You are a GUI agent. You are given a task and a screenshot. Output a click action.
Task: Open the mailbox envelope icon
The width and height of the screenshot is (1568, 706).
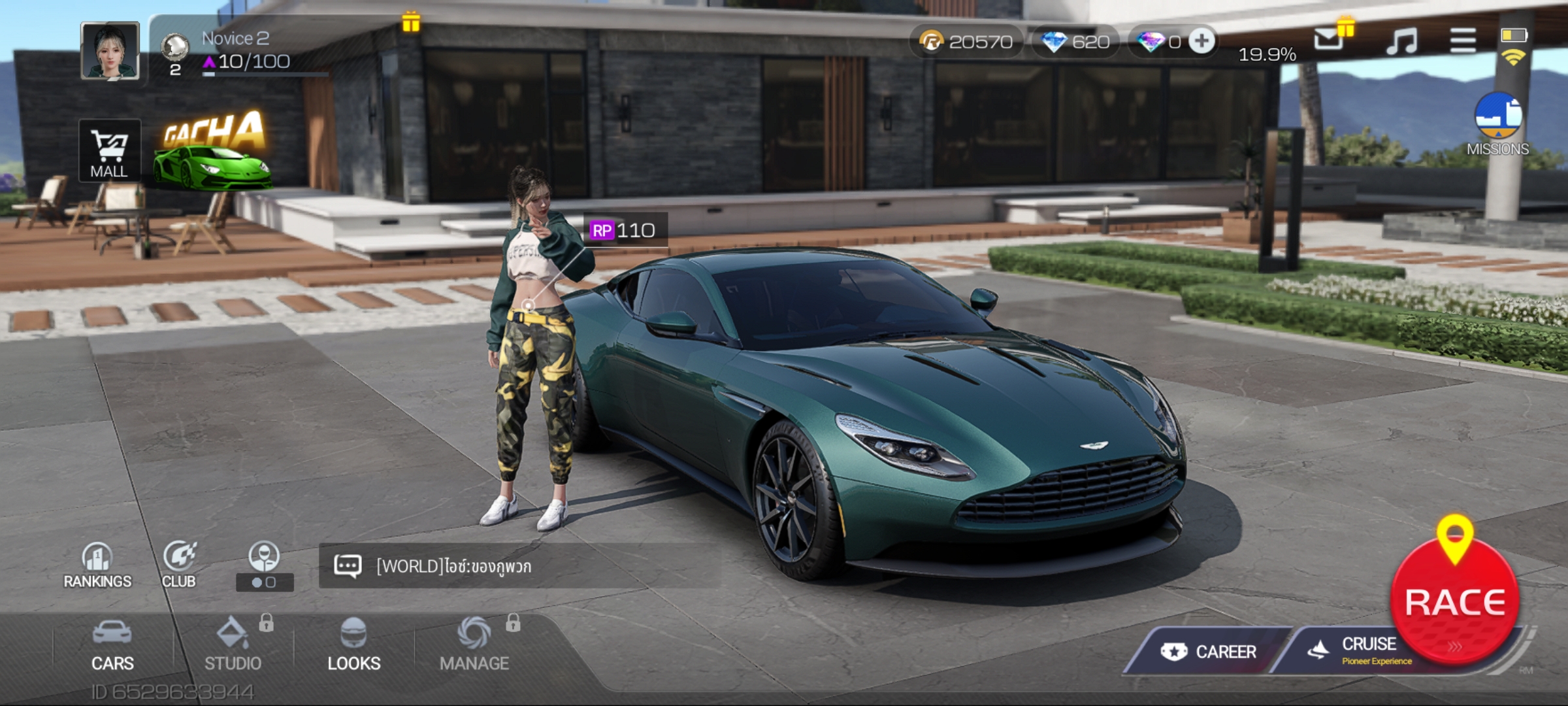tap(1329, 39)
